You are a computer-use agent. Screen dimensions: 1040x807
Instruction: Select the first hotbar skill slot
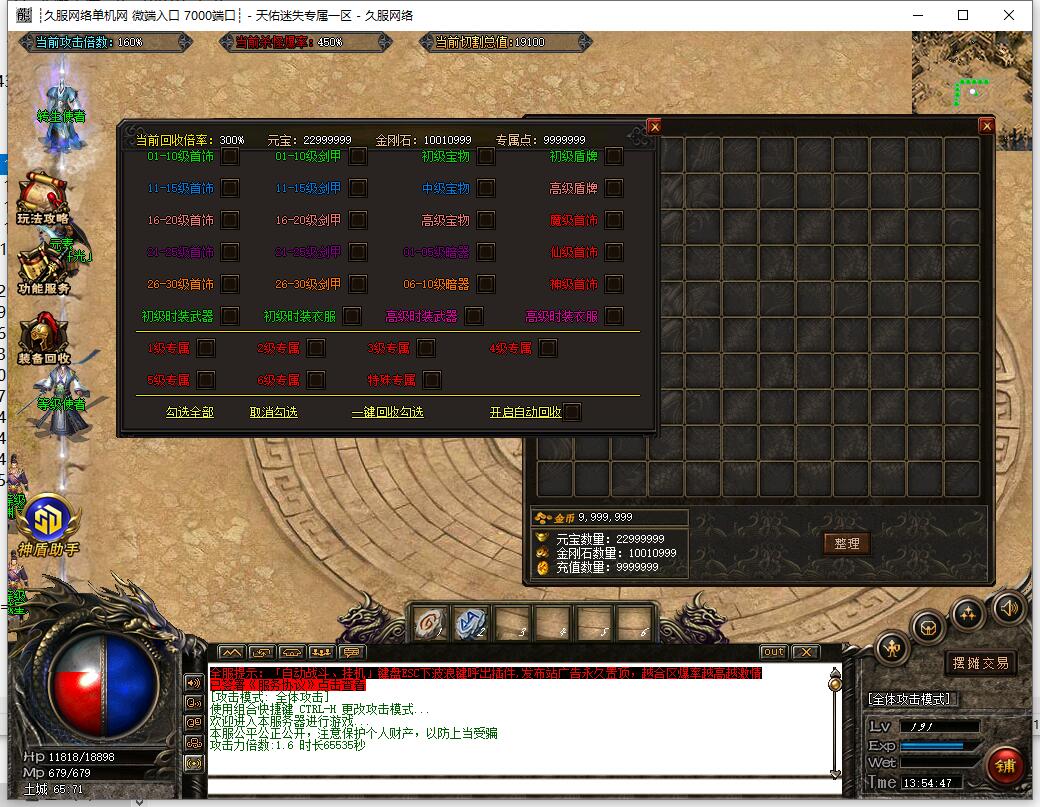click(x=430, y=623)
